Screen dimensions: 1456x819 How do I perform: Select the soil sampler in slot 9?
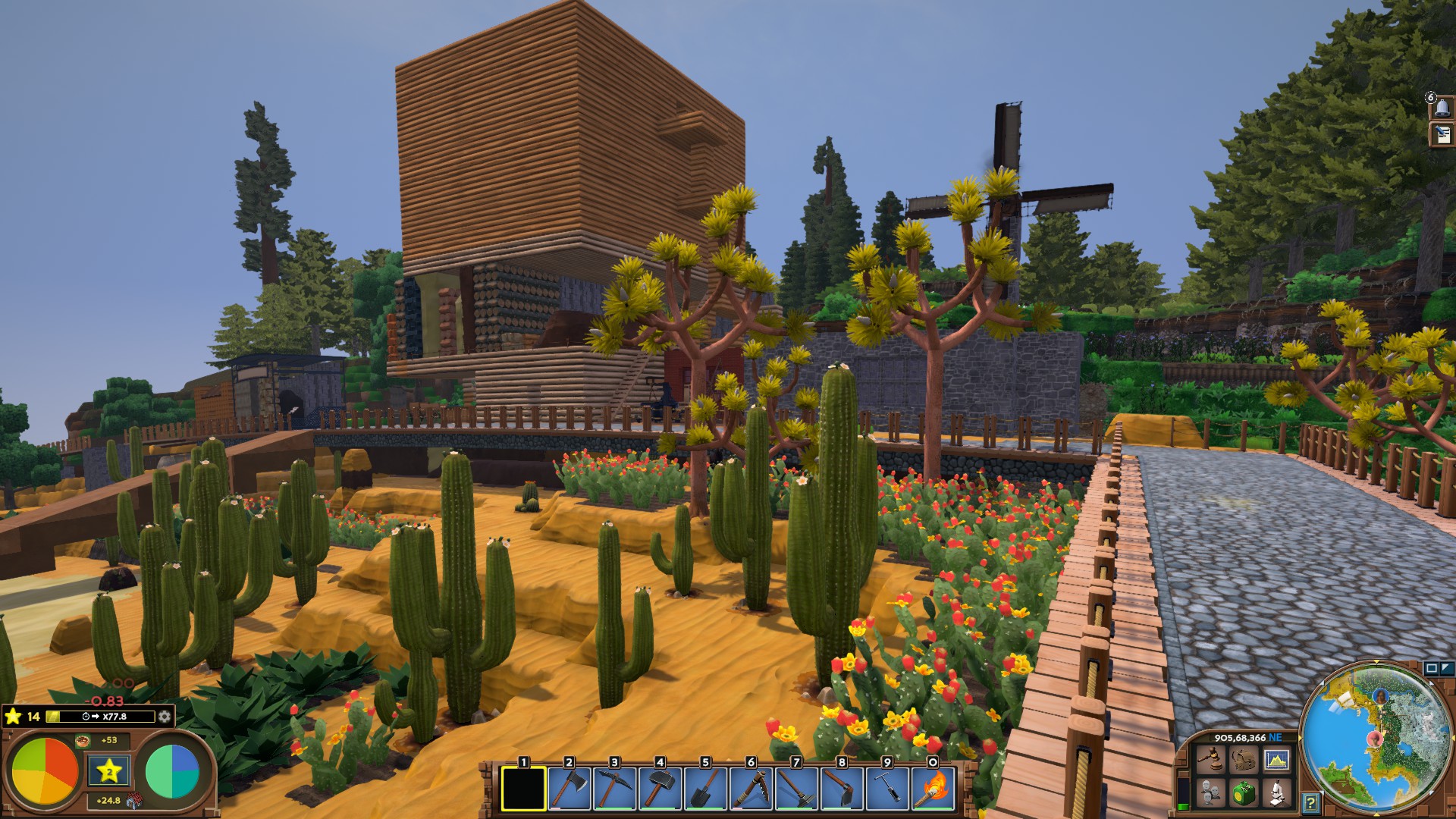[887, 789]
